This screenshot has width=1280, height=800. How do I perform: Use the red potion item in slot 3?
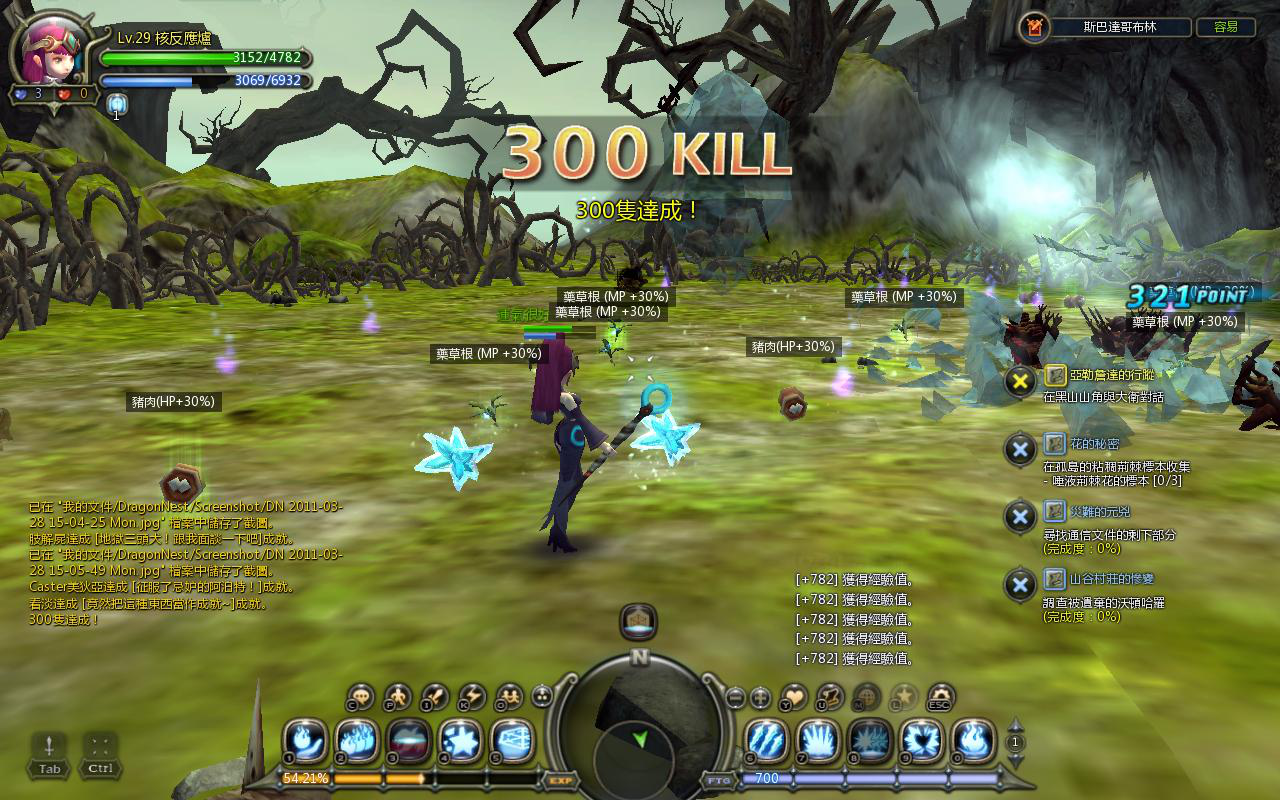click(409, 742)
